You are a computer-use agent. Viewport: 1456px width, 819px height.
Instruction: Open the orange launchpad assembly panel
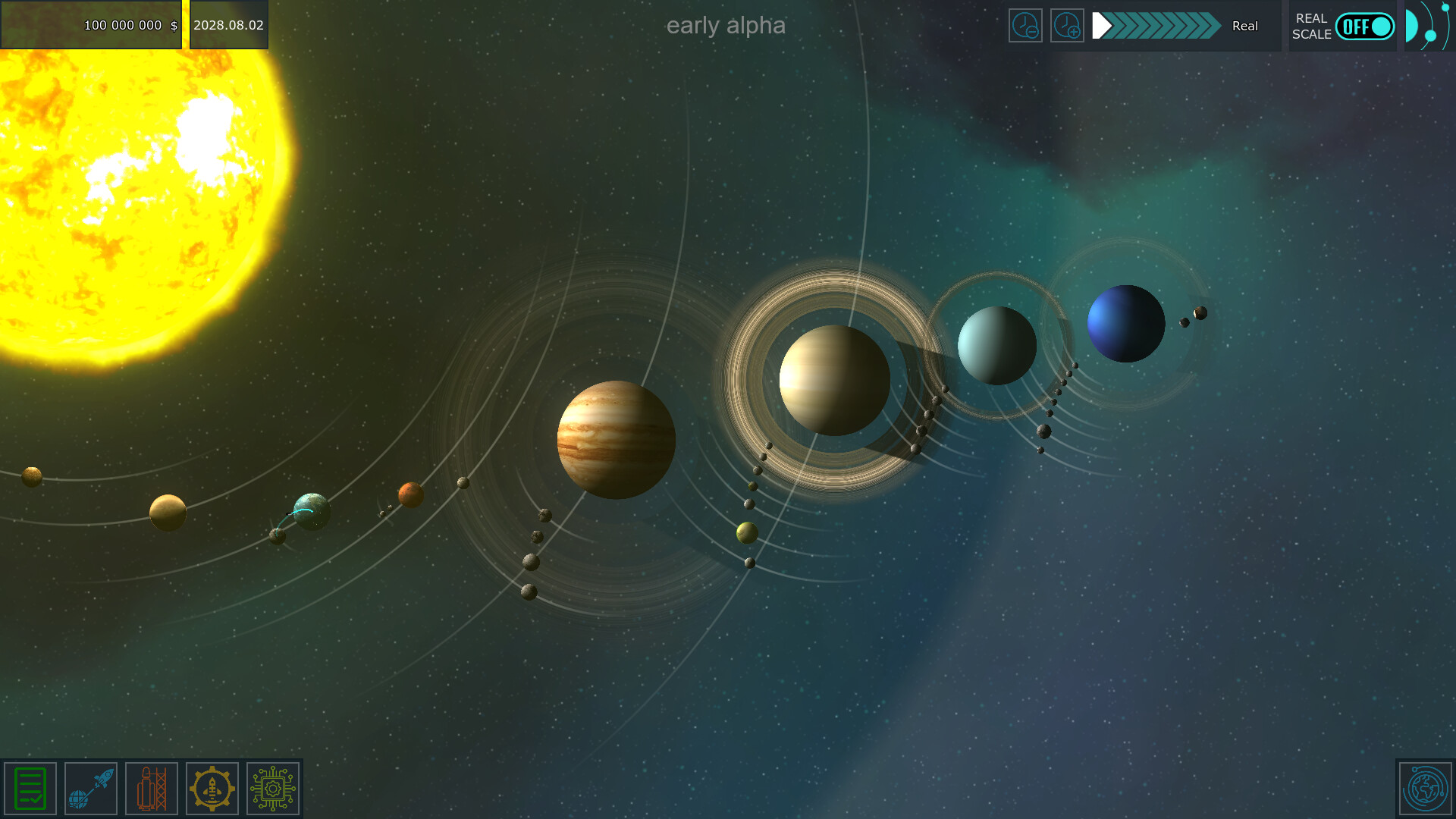coord(151,788)
